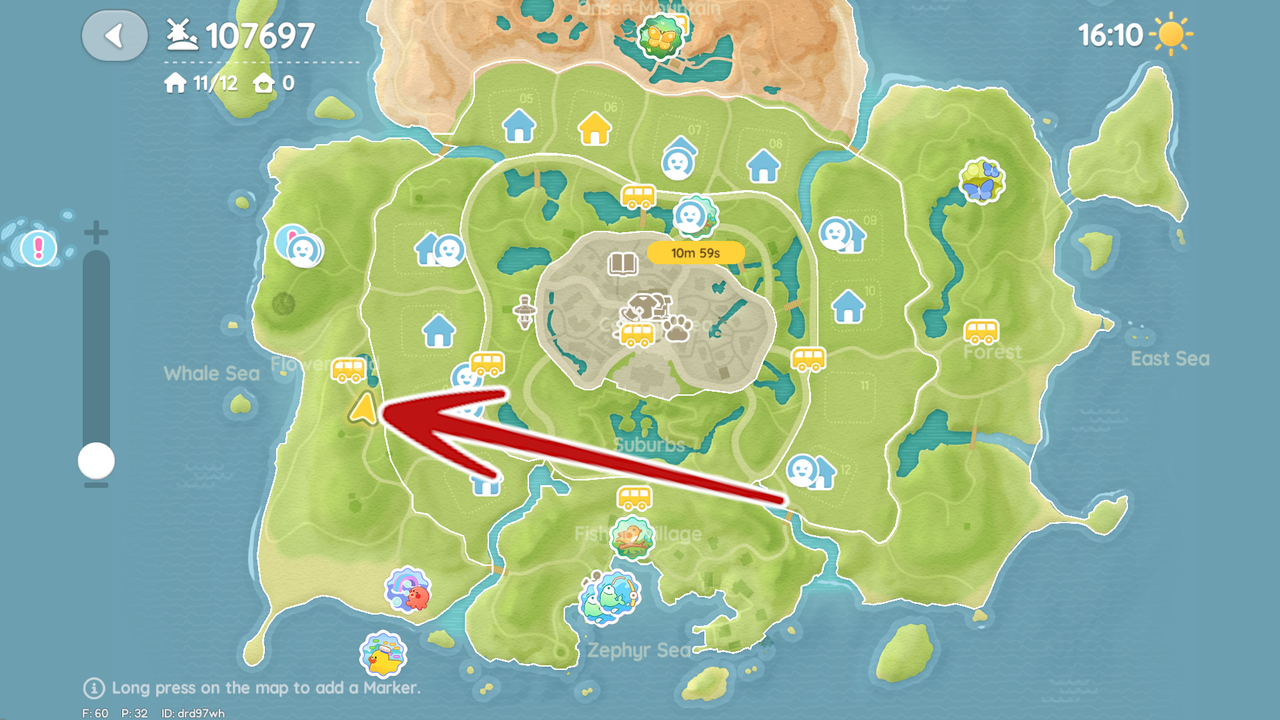Select the yellow duck marker
This screenshot has width=1280, height=720.
[x=382, y=655]
